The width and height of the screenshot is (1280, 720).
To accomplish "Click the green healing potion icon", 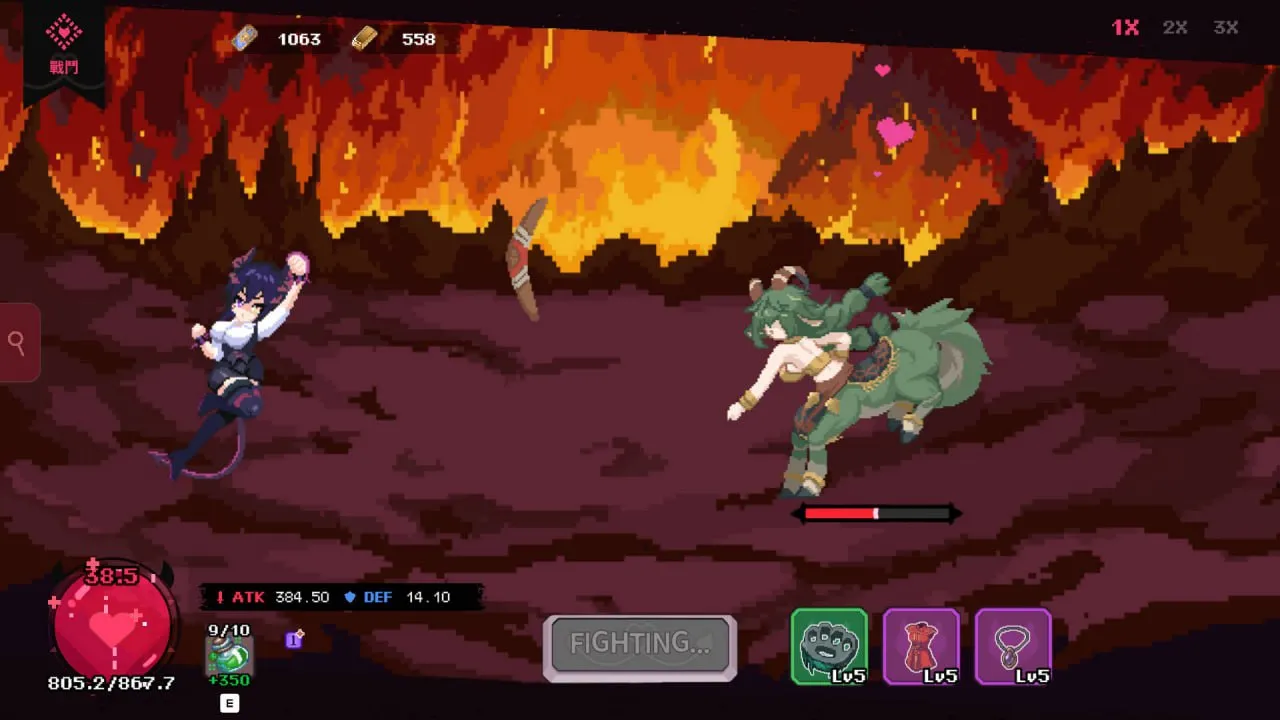I will click(x=228, y=657).
